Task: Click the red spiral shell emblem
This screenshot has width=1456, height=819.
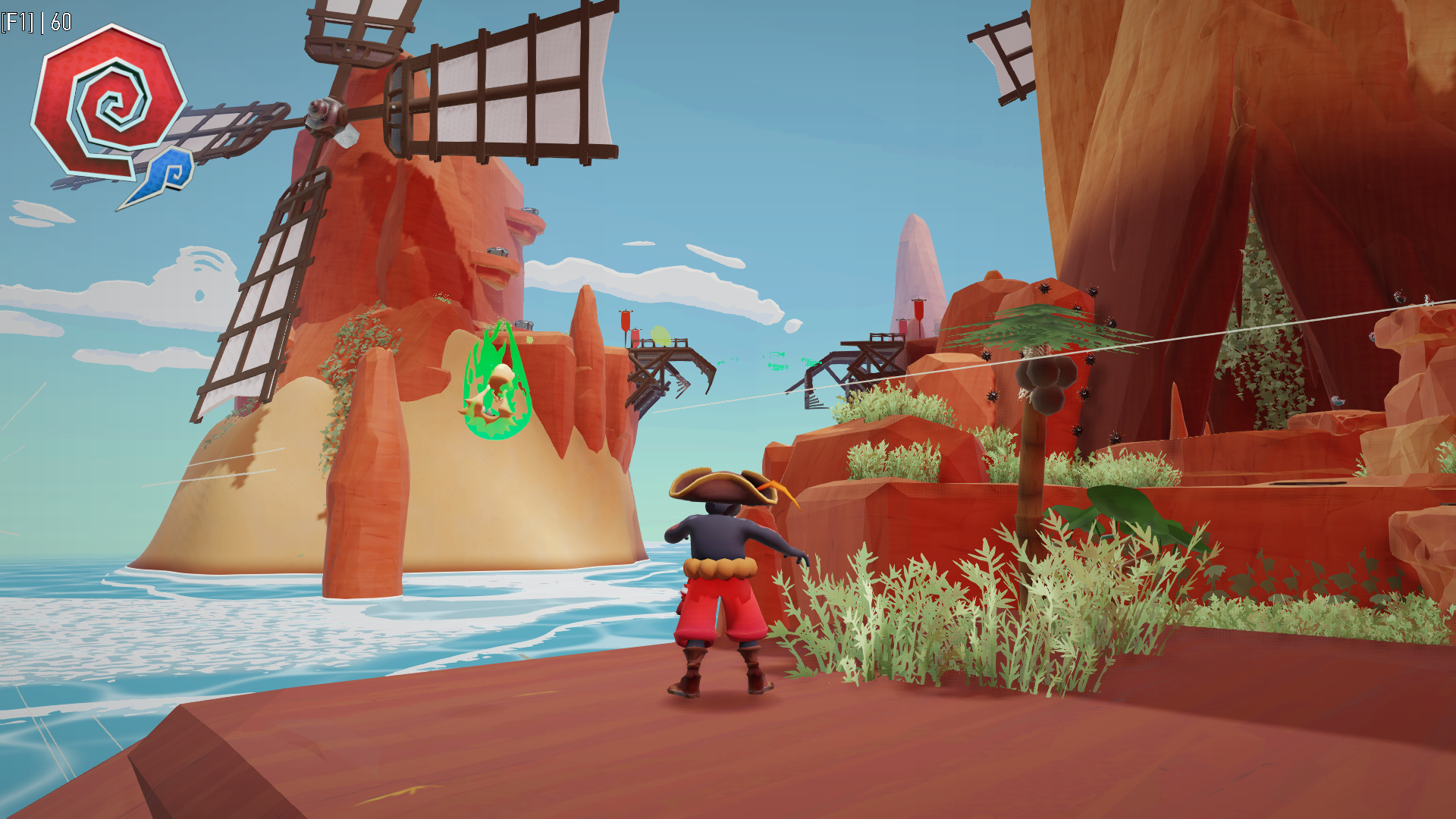Action: point(108,101)
